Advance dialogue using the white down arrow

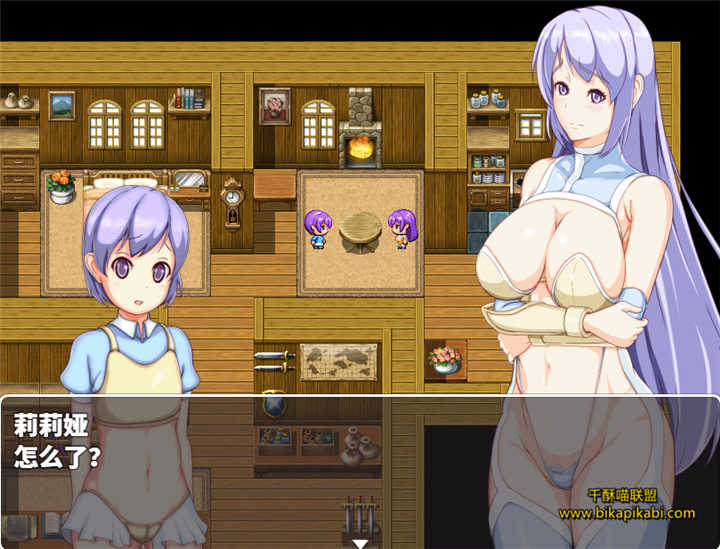pyautogui.click(x=359, y=543)
